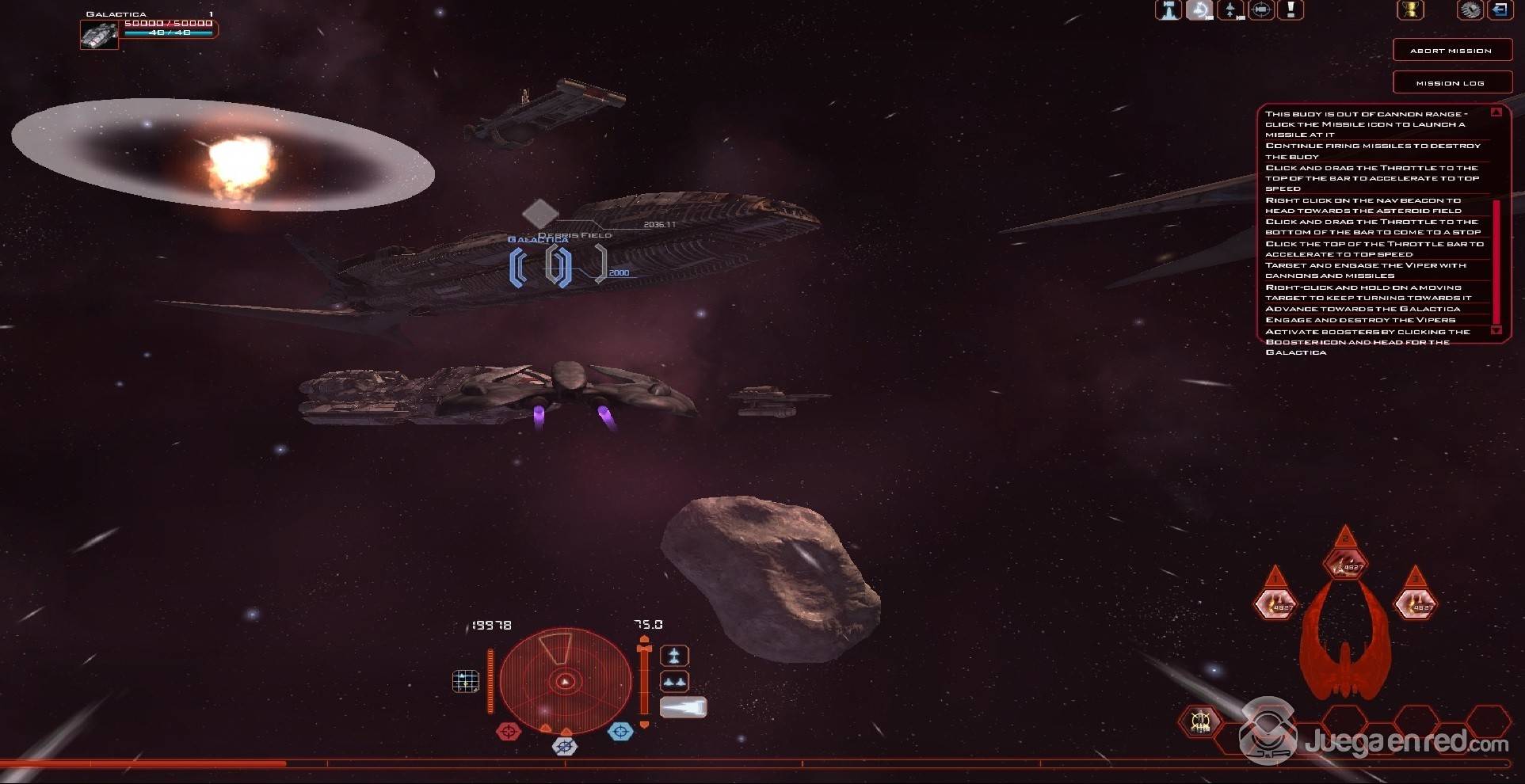Click the twin fighters icon by the throttle
The height and width of the screenshot is (784, 1525).
(674, 681)
